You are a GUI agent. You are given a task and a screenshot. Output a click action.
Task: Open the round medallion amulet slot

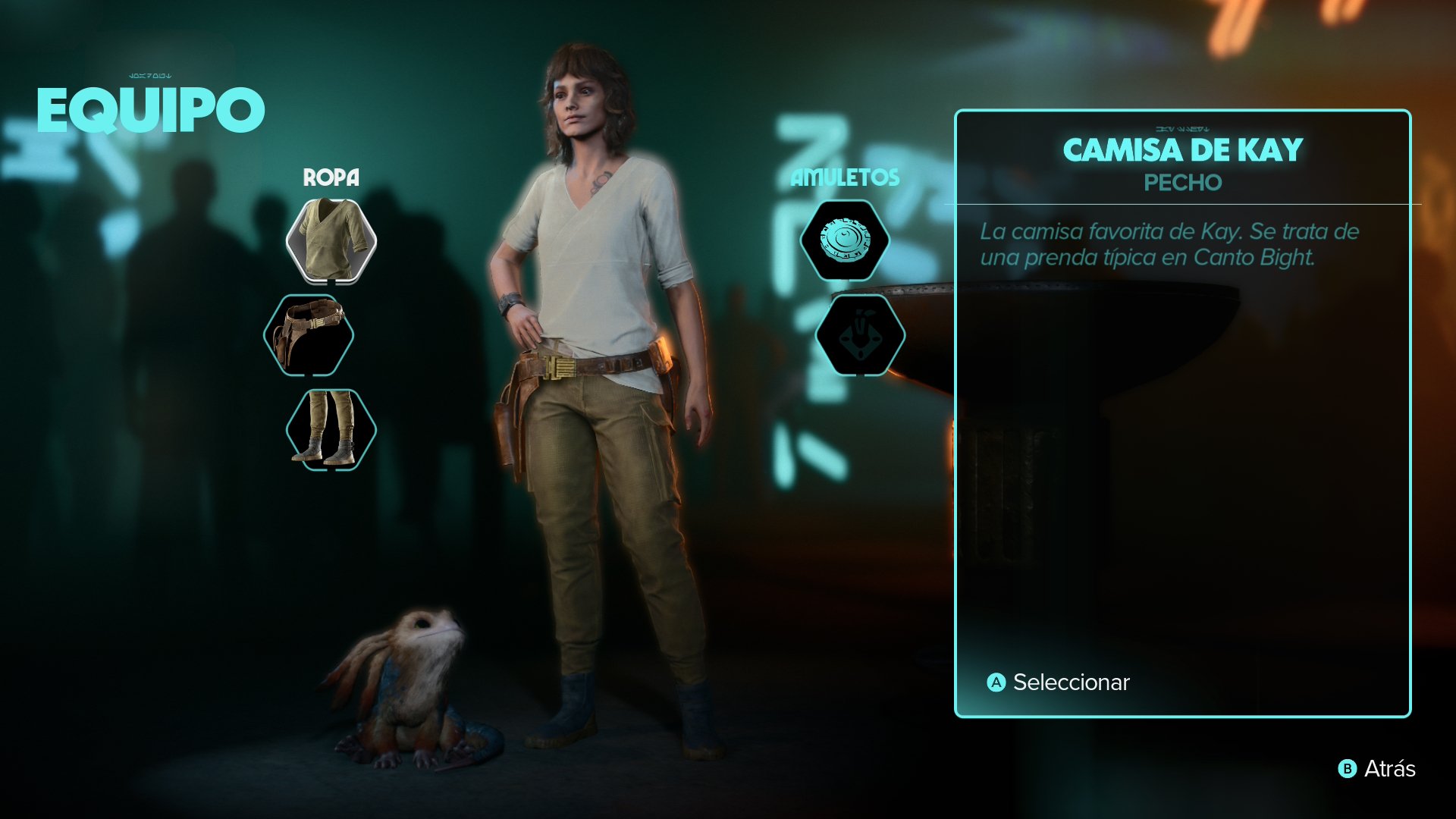[845, 241]
